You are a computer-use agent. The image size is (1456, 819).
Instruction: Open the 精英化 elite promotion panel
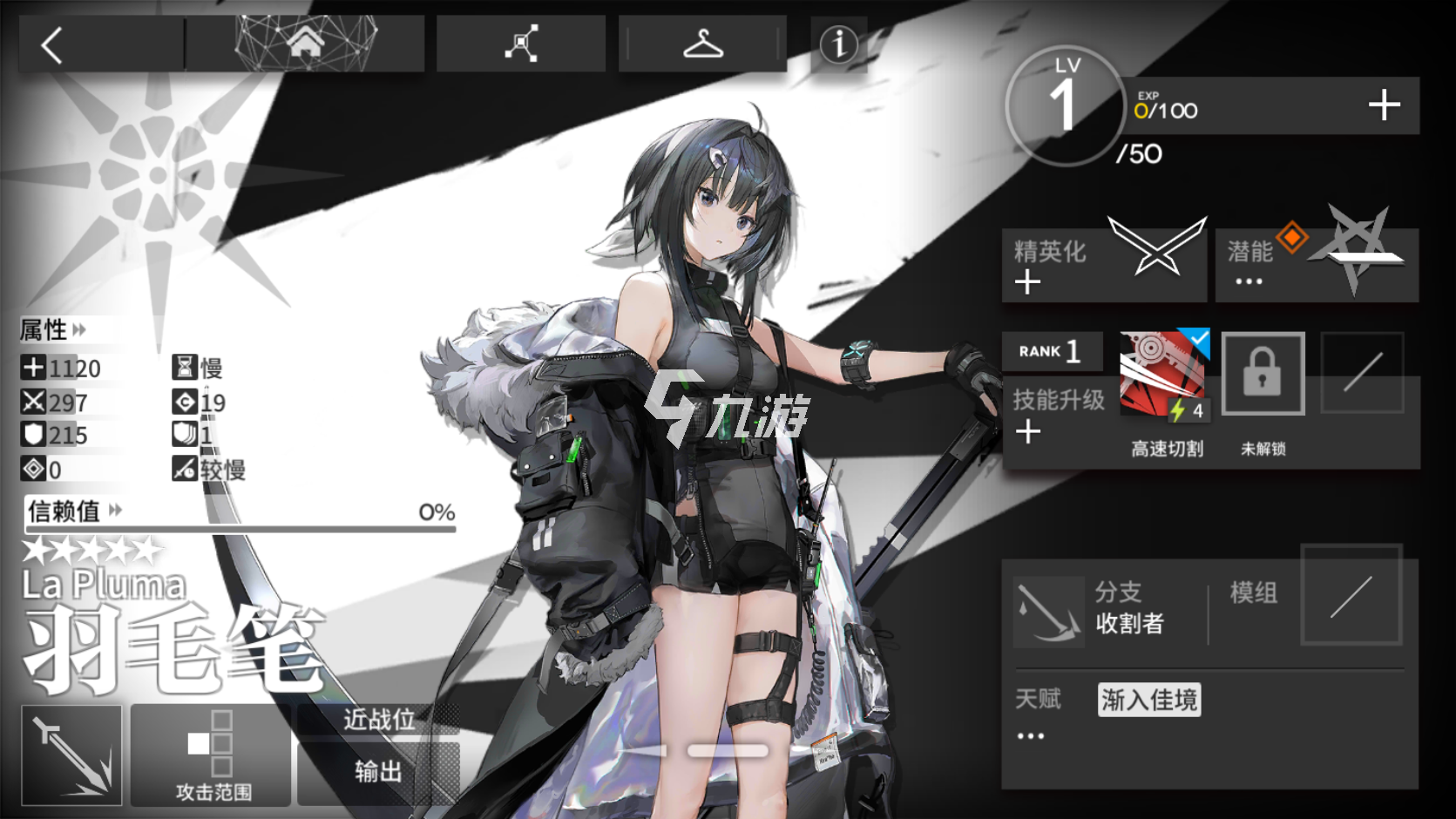pos(1102,266)
